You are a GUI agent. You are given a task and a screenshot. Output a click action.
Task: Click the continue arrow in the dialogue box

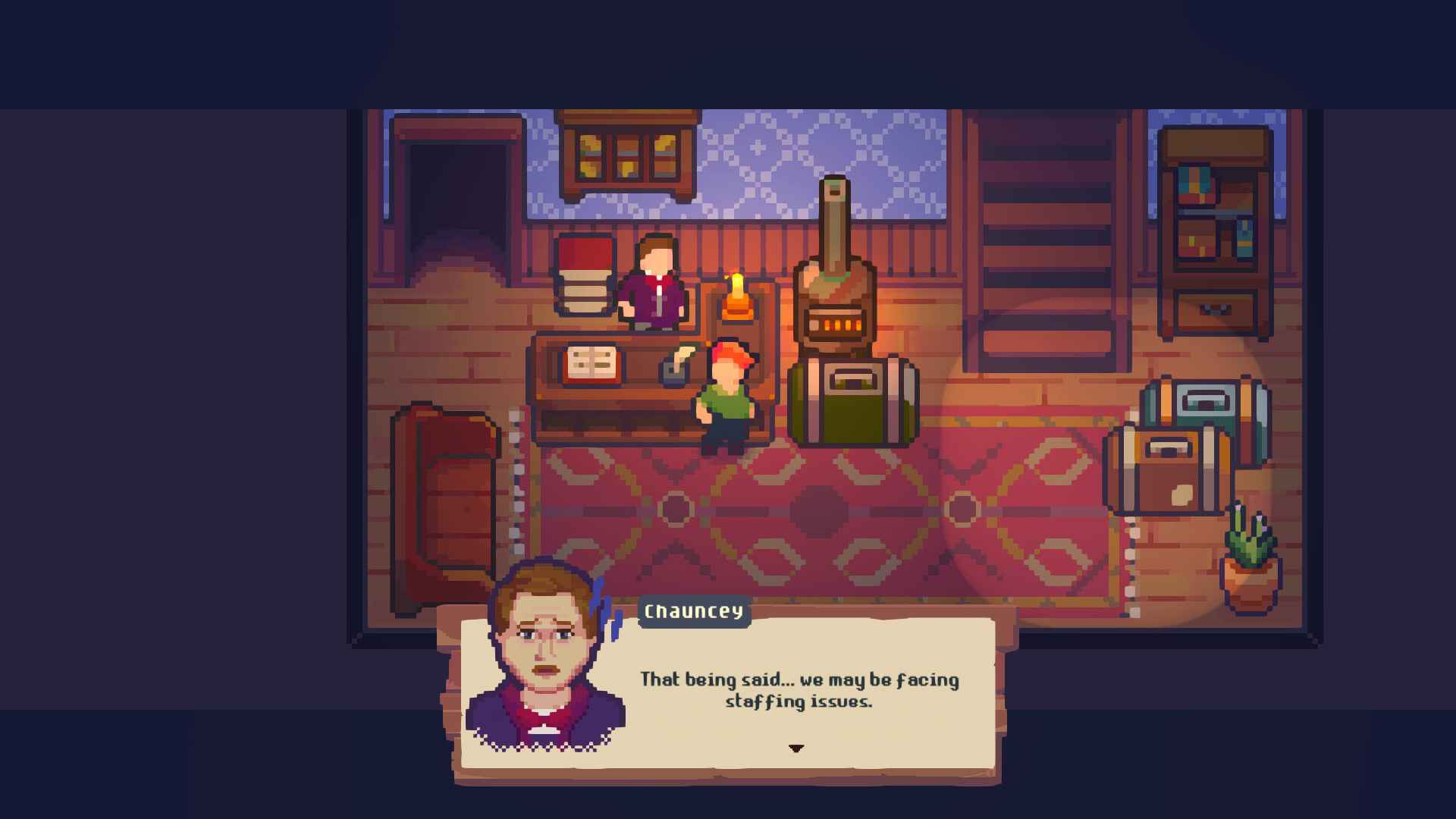797,748
